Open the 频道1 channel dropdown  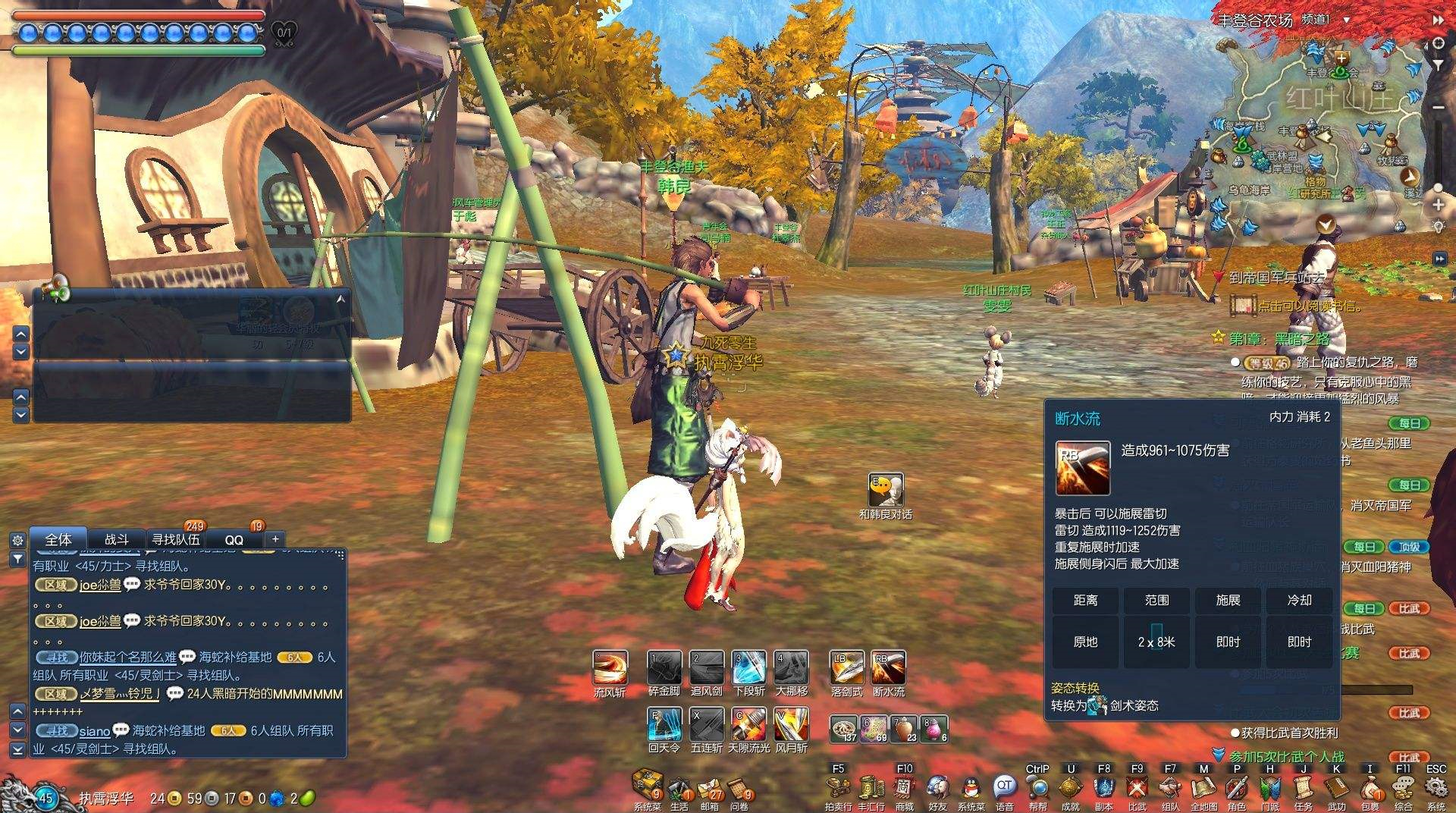pos(1347,20)
